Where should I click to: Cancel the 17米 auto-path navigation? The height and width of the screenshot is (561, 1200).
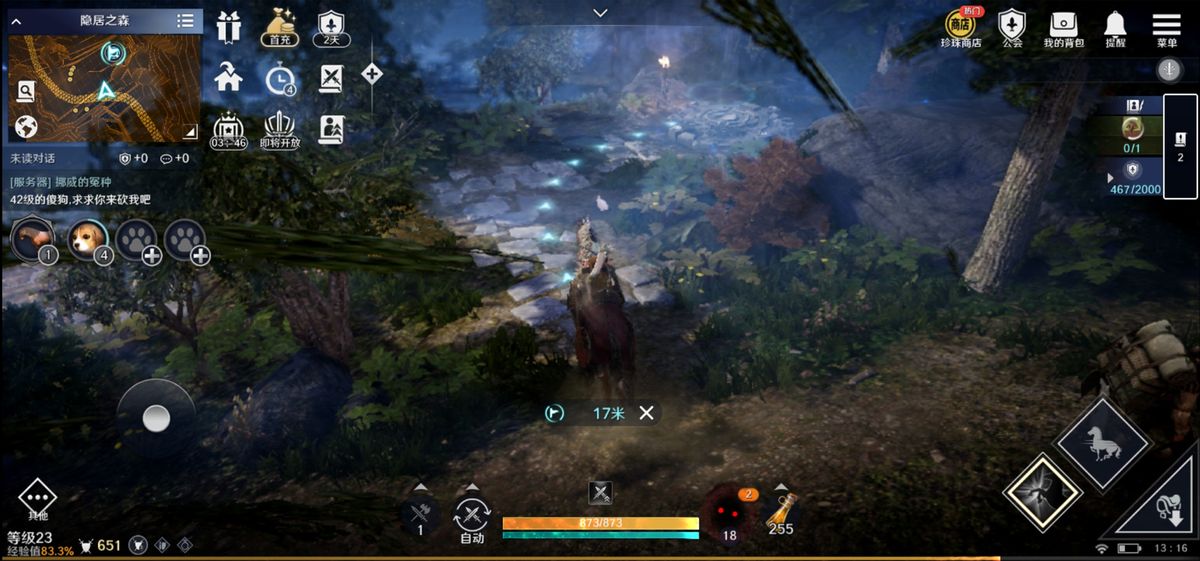647,413
